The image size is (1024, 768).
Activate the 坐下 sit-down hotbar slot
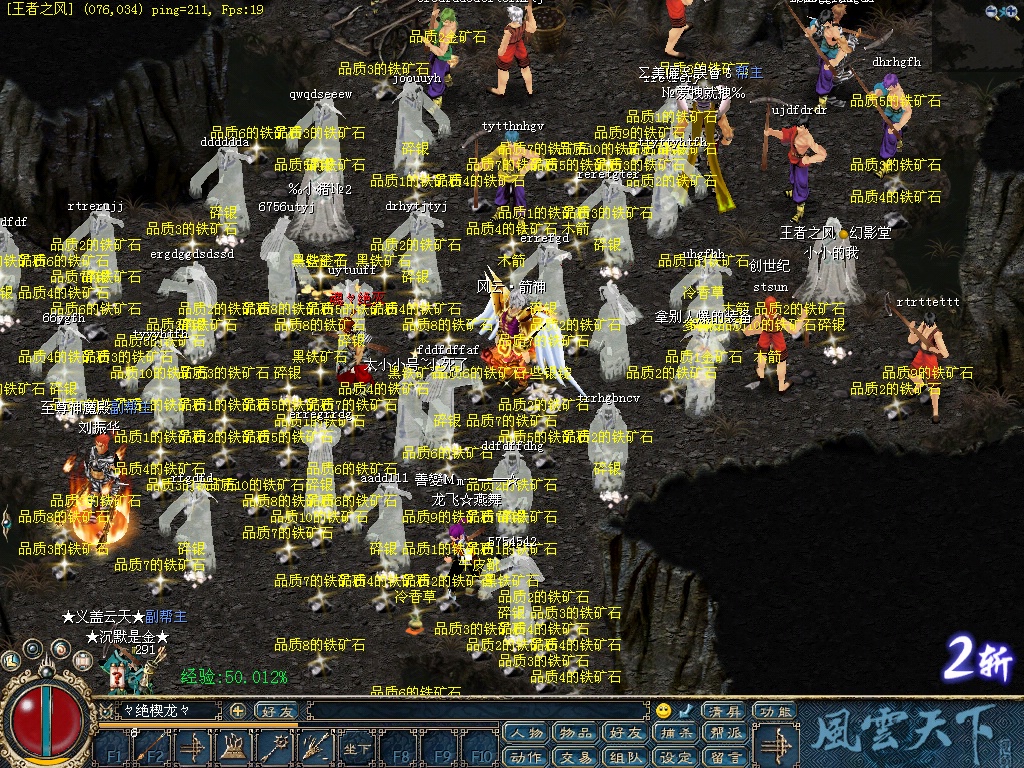pyautogui.click(x=357, y=748)
